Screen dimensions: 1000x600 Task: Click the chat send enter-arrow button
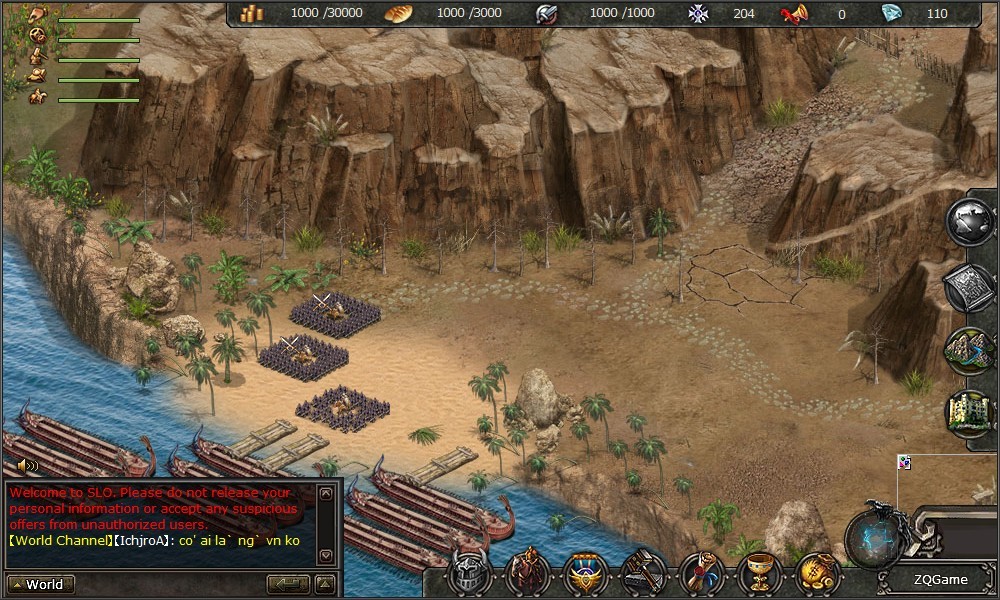tap(288, 584)
